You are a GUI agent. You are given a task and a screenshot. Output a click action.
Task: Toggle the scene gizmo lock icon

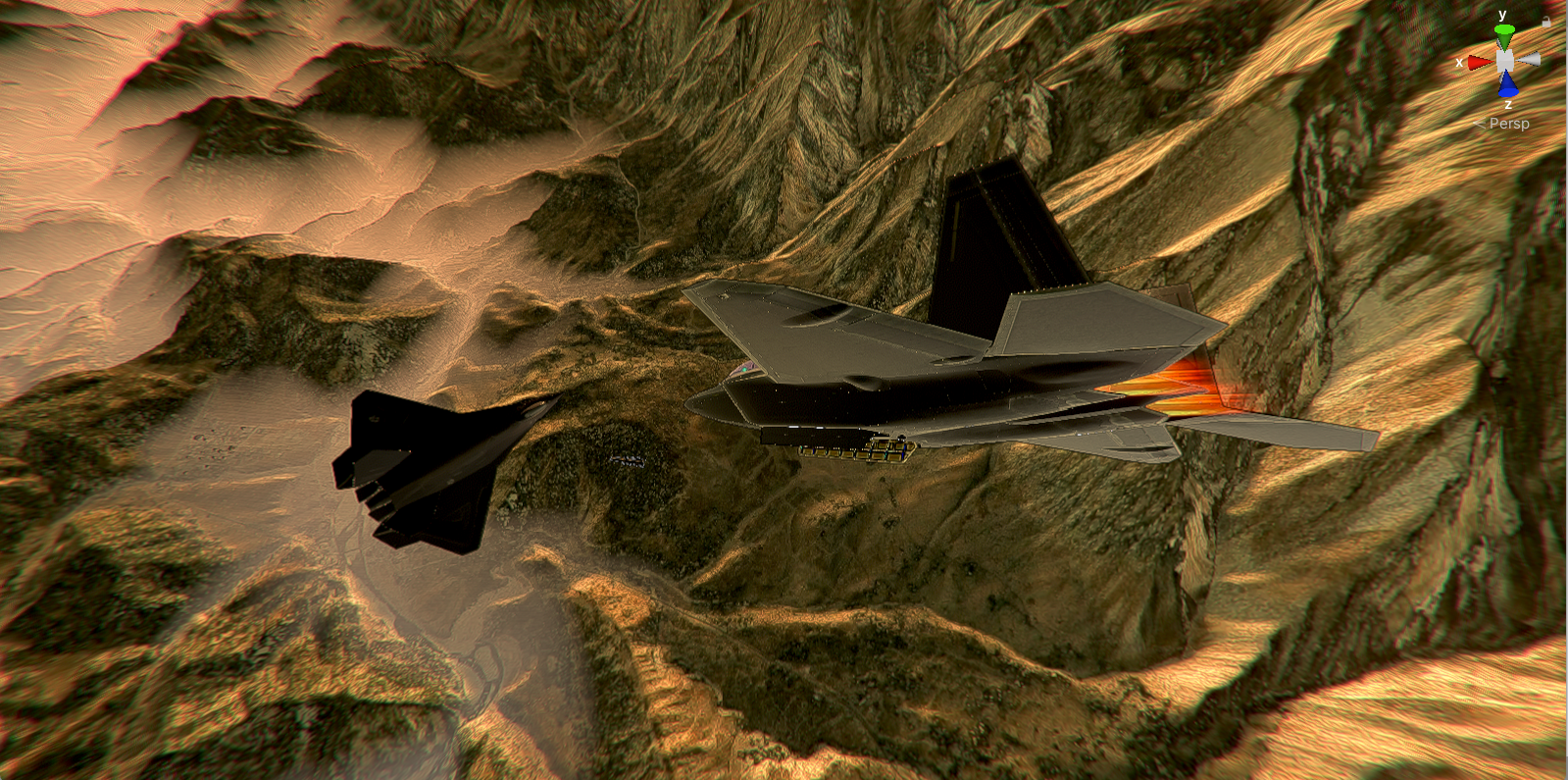click(x=1546, y=21)
